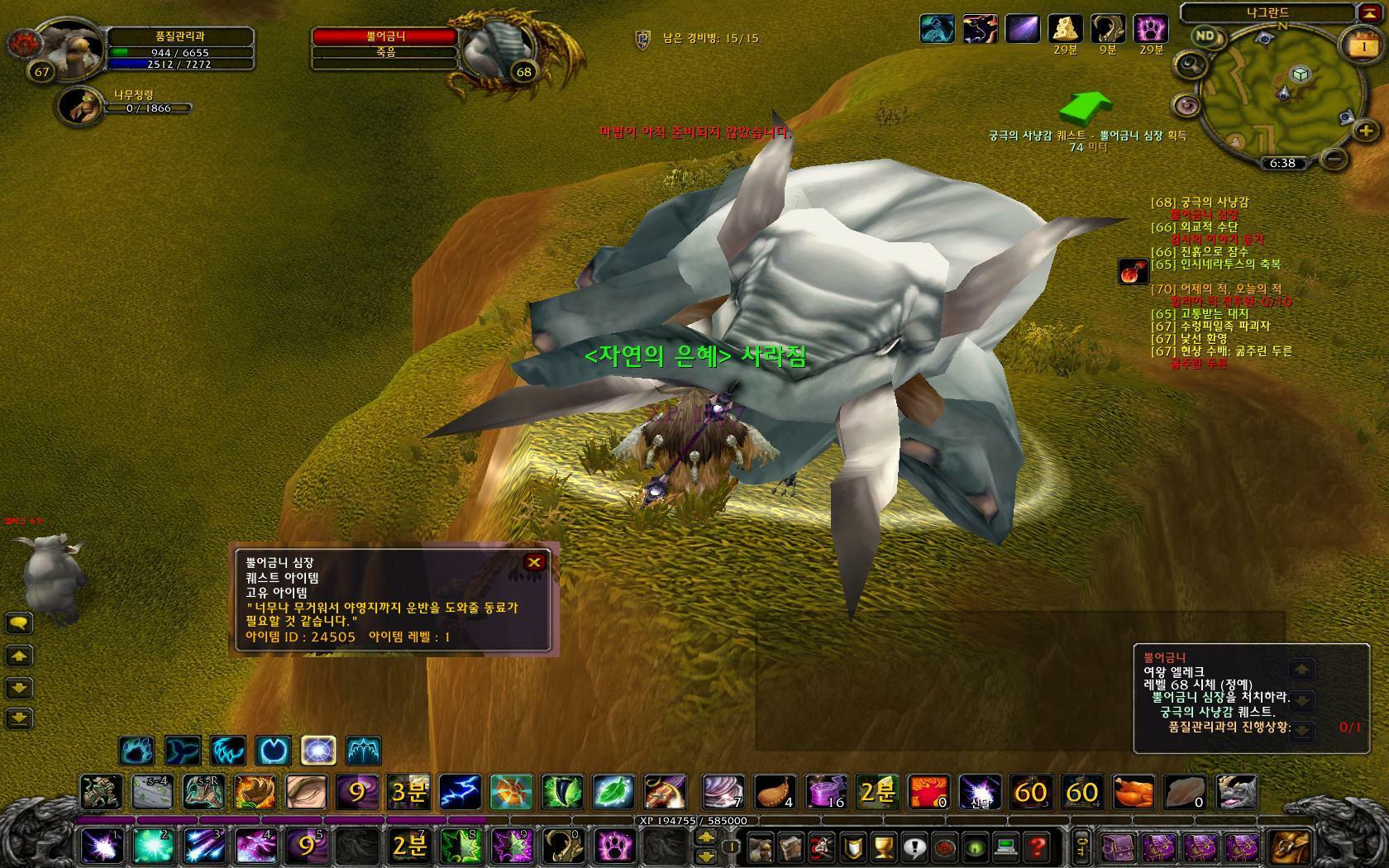1389x868 pixels.
Task: Select the 나무정령 pet frame
Action: tap(80, 107)
